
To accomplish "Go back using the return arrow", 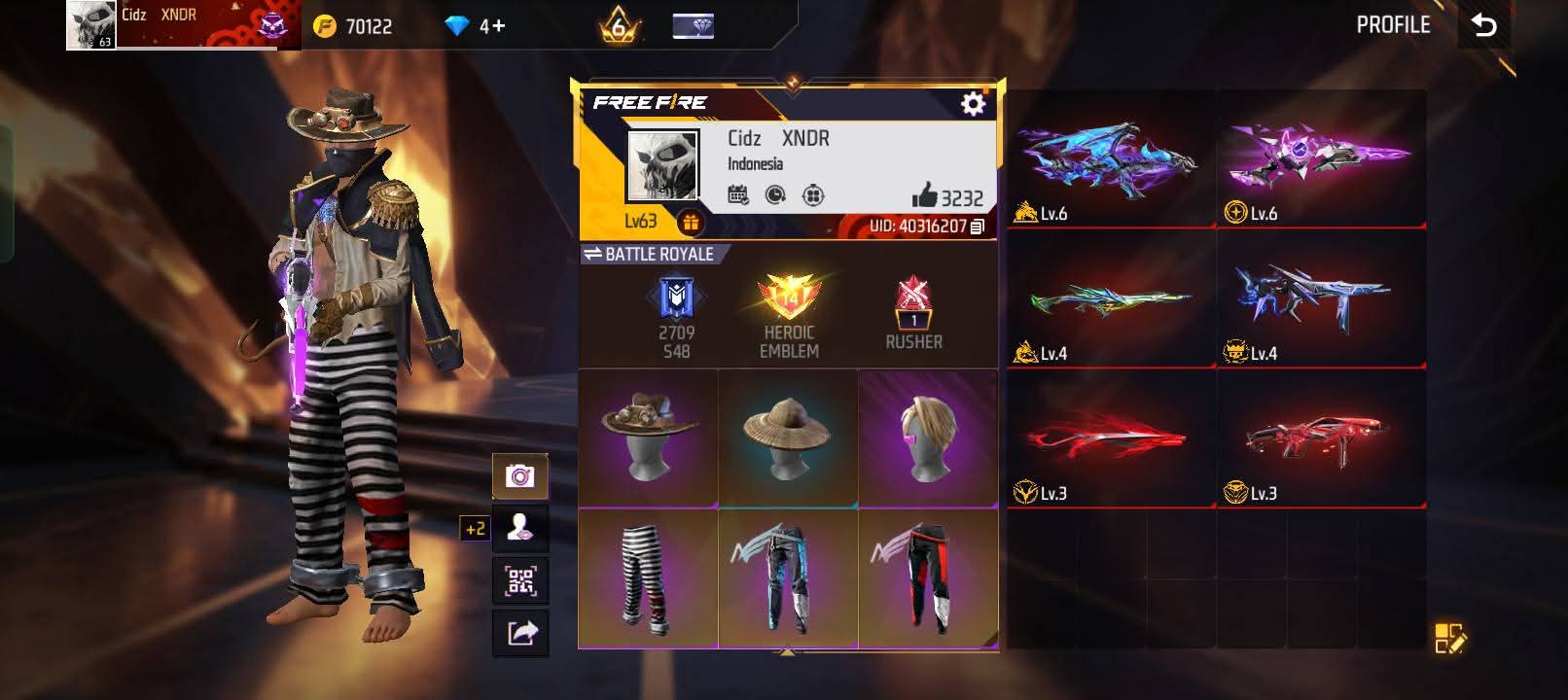I will coord(1483,25).
